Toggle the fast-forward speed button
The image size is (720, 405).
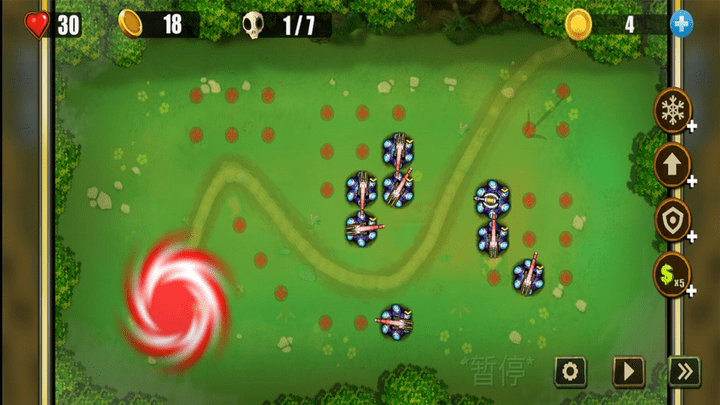coord(684,372)
